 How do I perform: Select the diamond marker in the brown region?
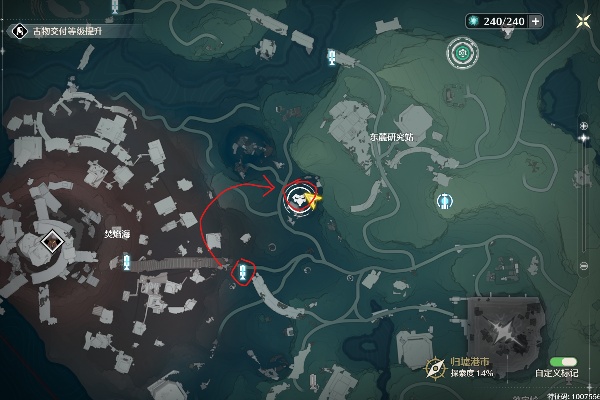click(53, 241)
